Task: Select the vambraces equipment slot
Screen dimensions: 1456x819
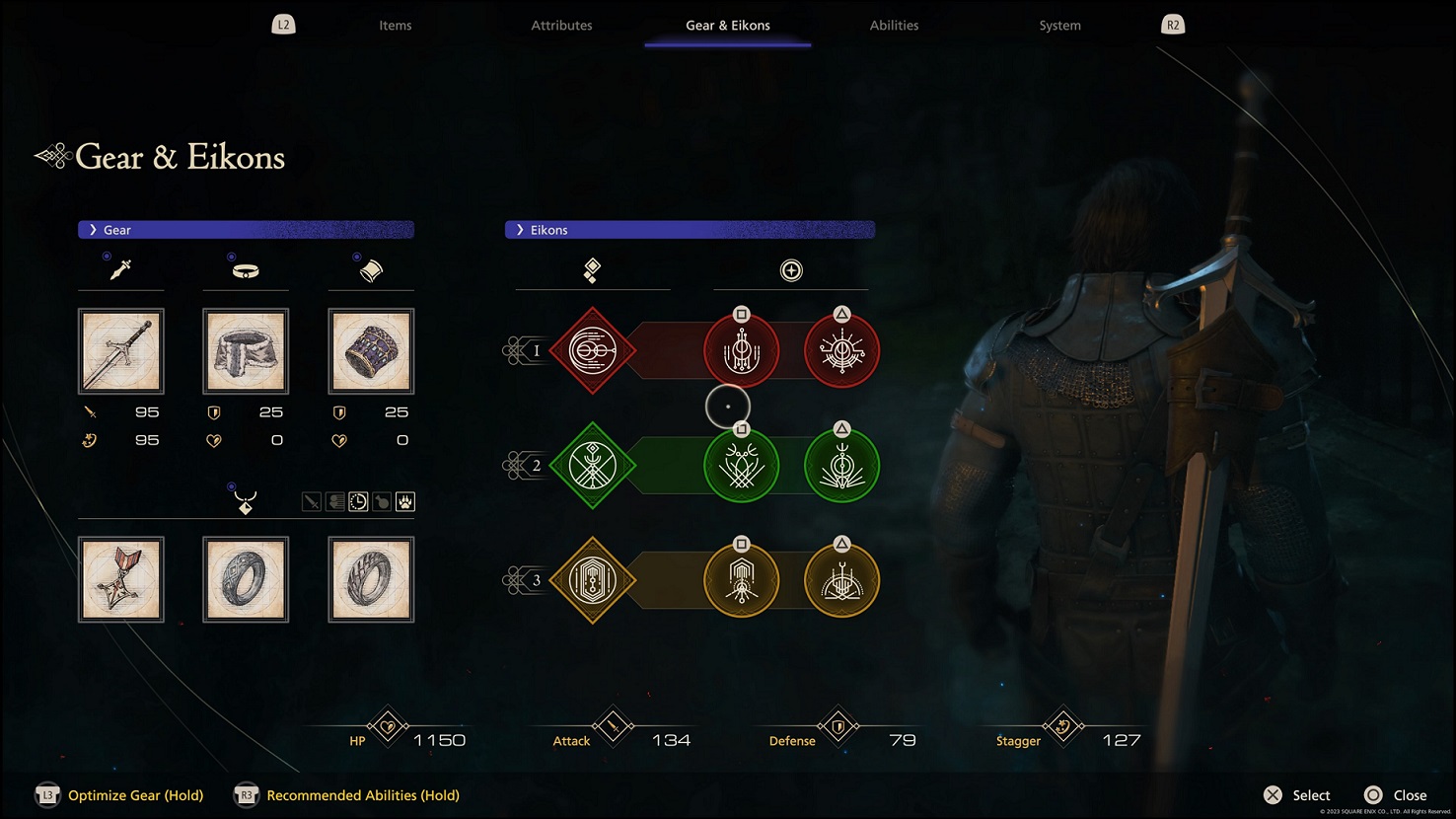Action: point(371,350)
